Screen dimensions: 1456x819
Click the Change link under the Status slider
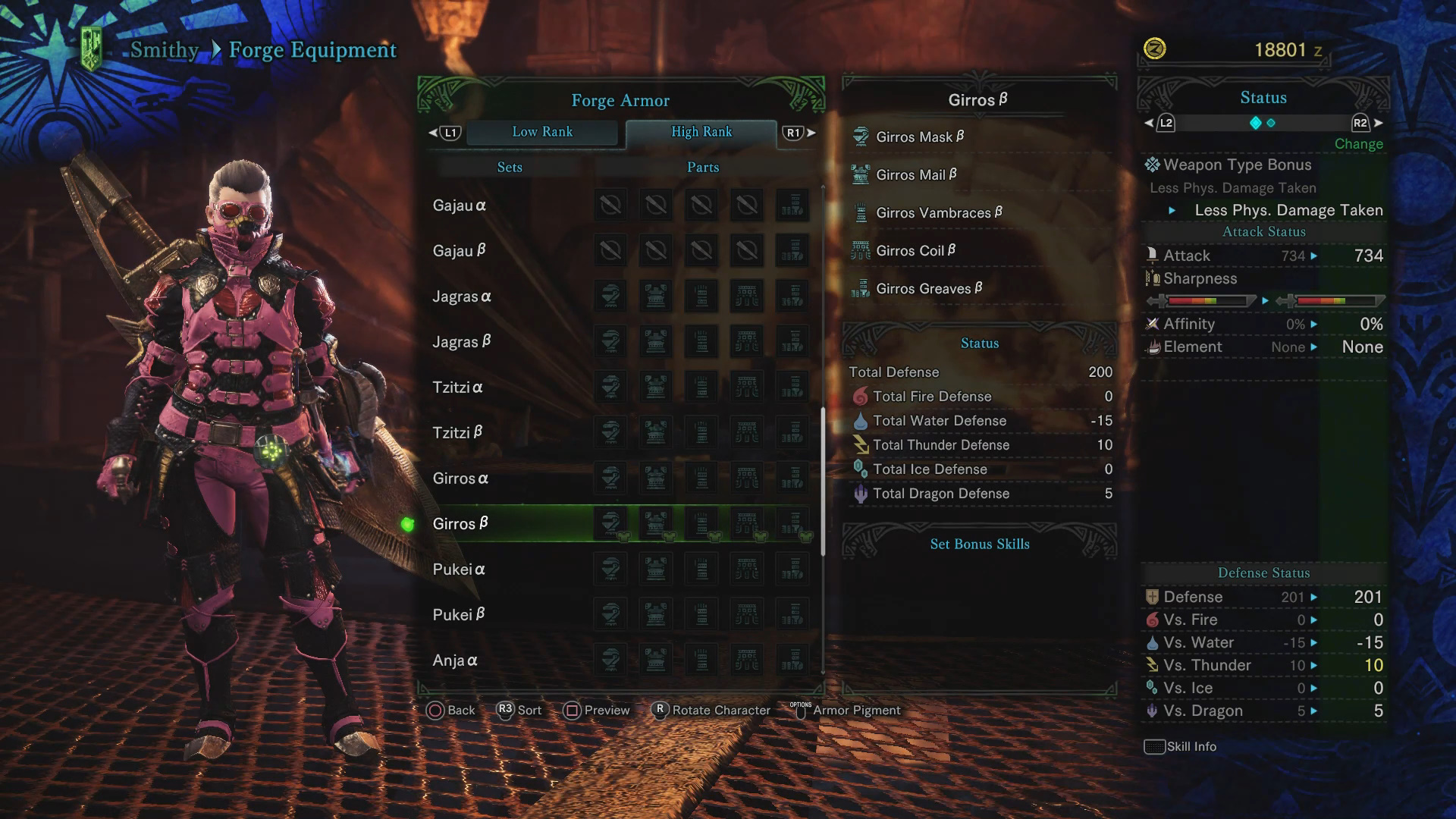tap(1358, 143)
